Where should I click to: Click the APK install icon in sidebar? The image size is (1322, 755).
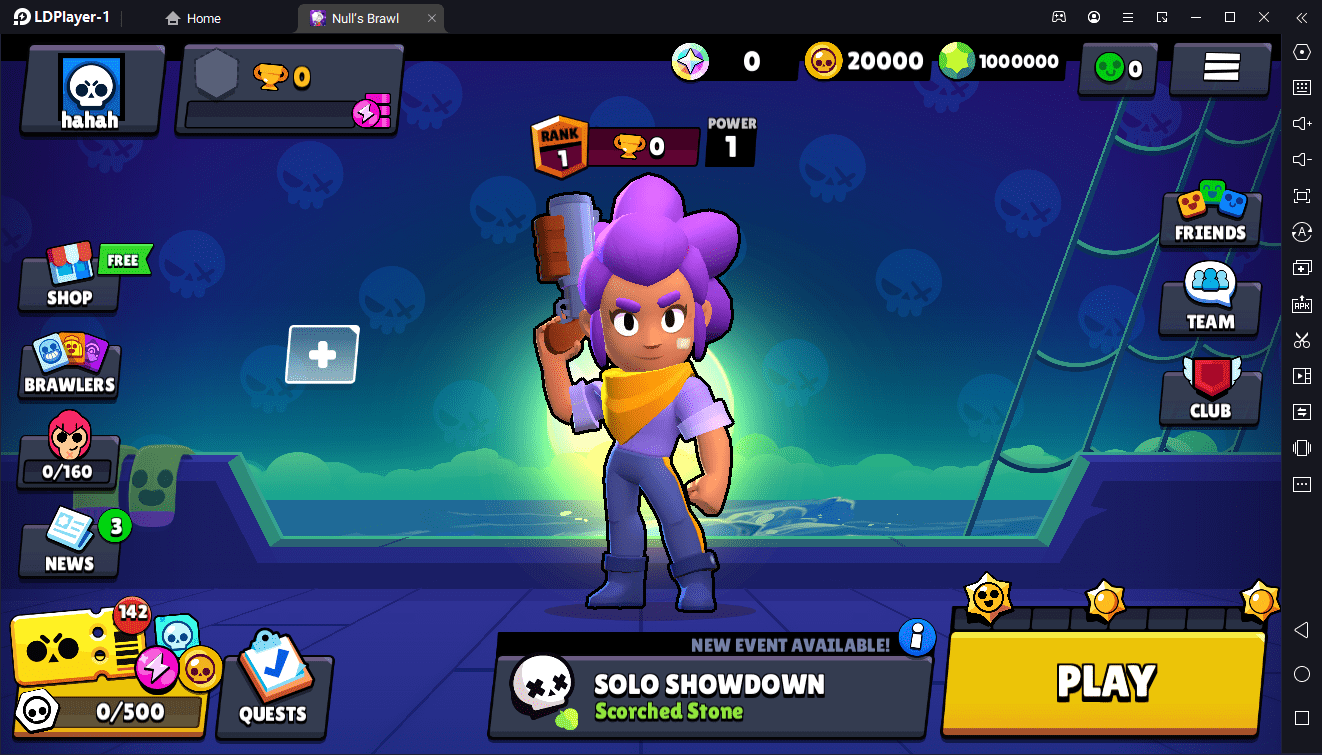(x=1301, y=304)
